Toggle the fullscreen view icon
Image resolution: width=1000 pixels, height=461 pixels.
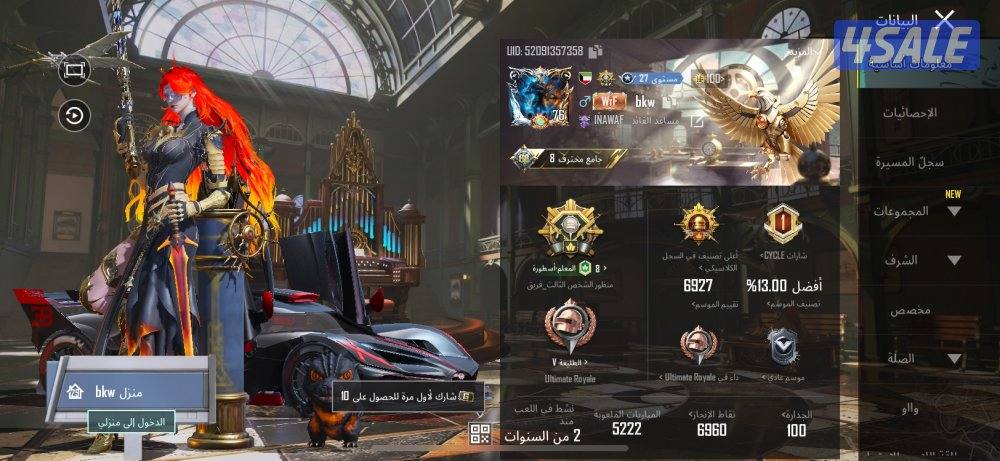click(74, 69)
